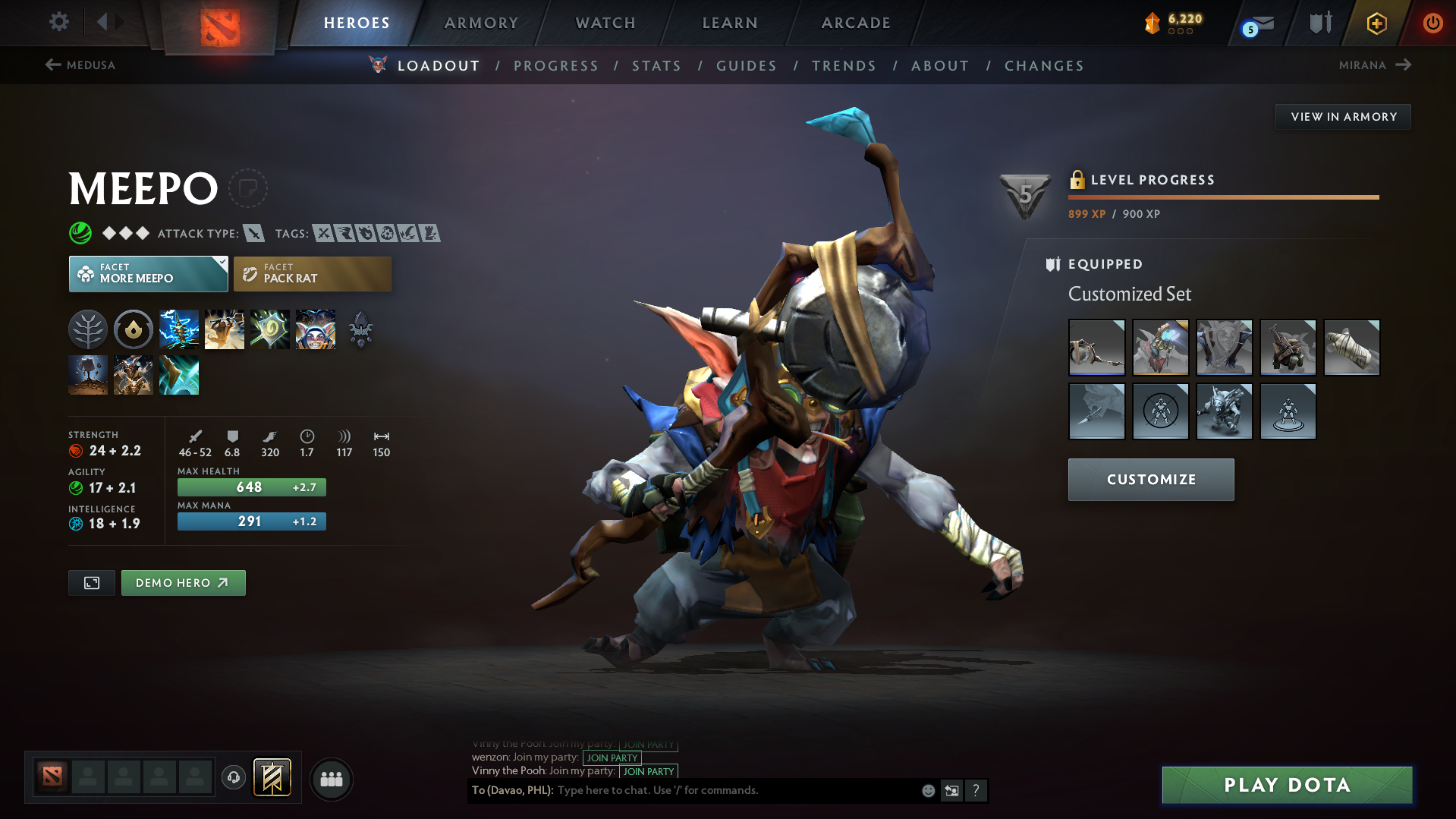Click the red power quit button
1456x819 pixels.
click(1432, 23)
